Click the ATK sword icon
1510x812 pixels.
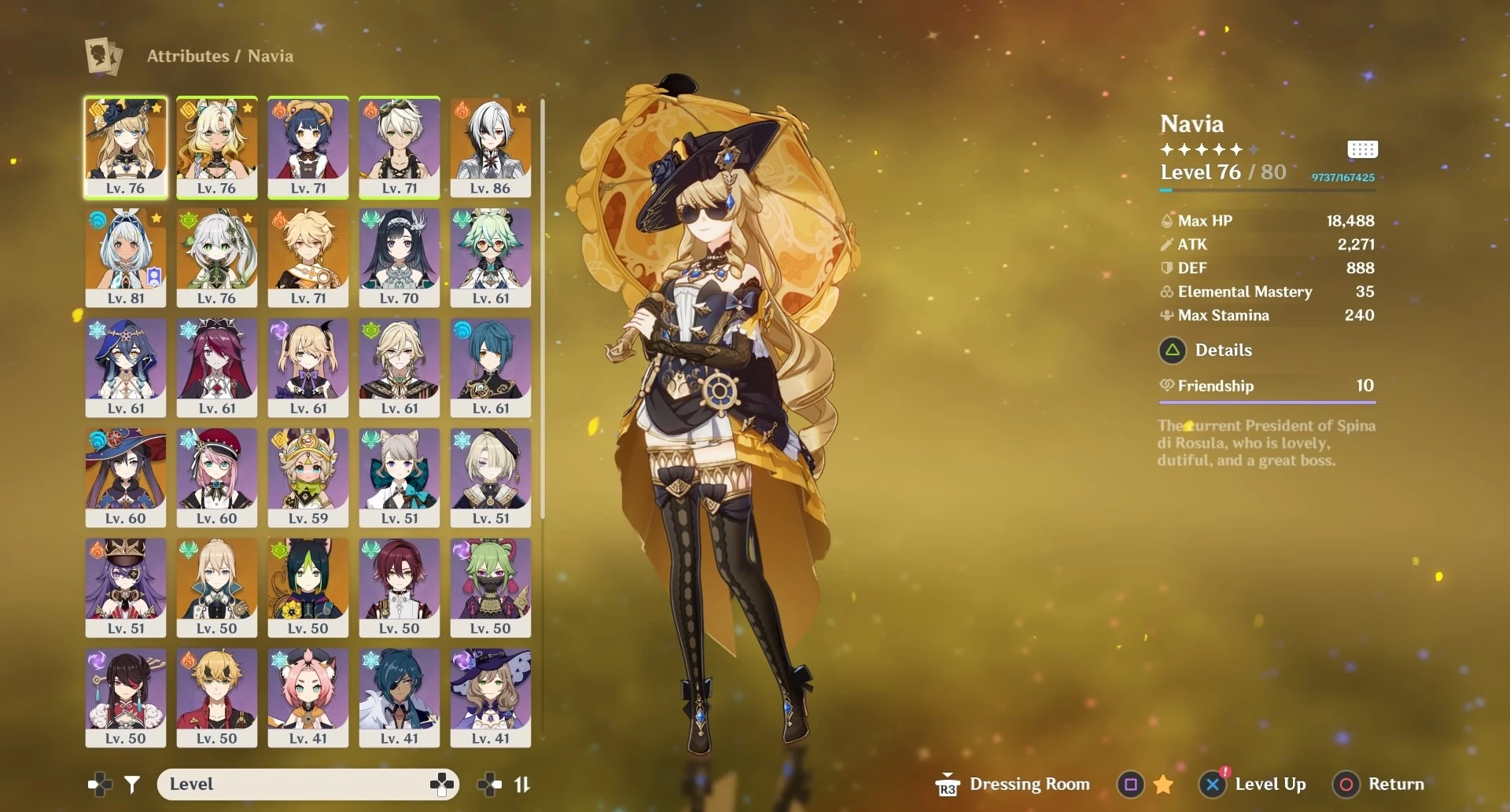[1166, 244]
